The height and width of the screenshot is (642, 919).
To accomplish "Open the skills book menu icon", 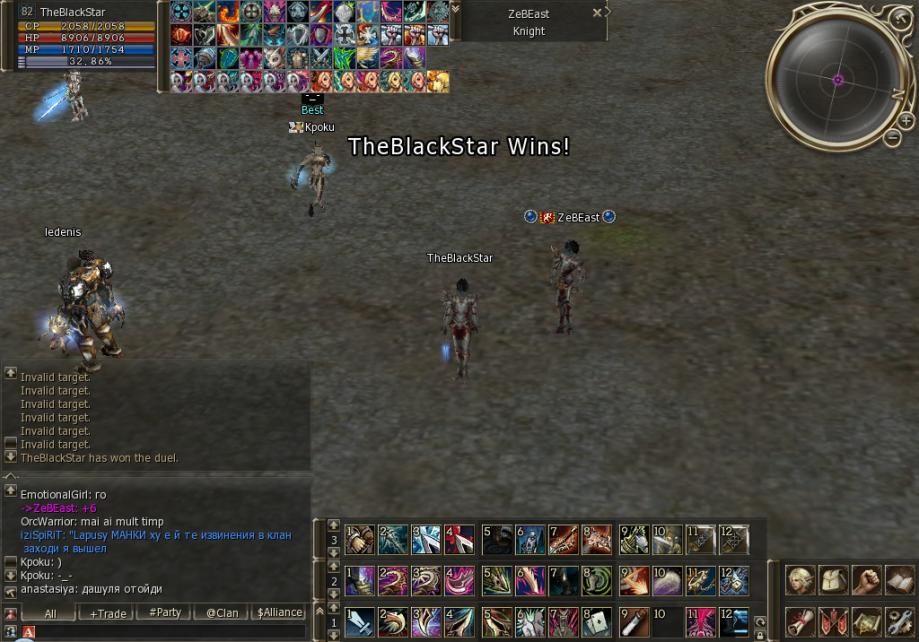I will [x=900, y=580].
